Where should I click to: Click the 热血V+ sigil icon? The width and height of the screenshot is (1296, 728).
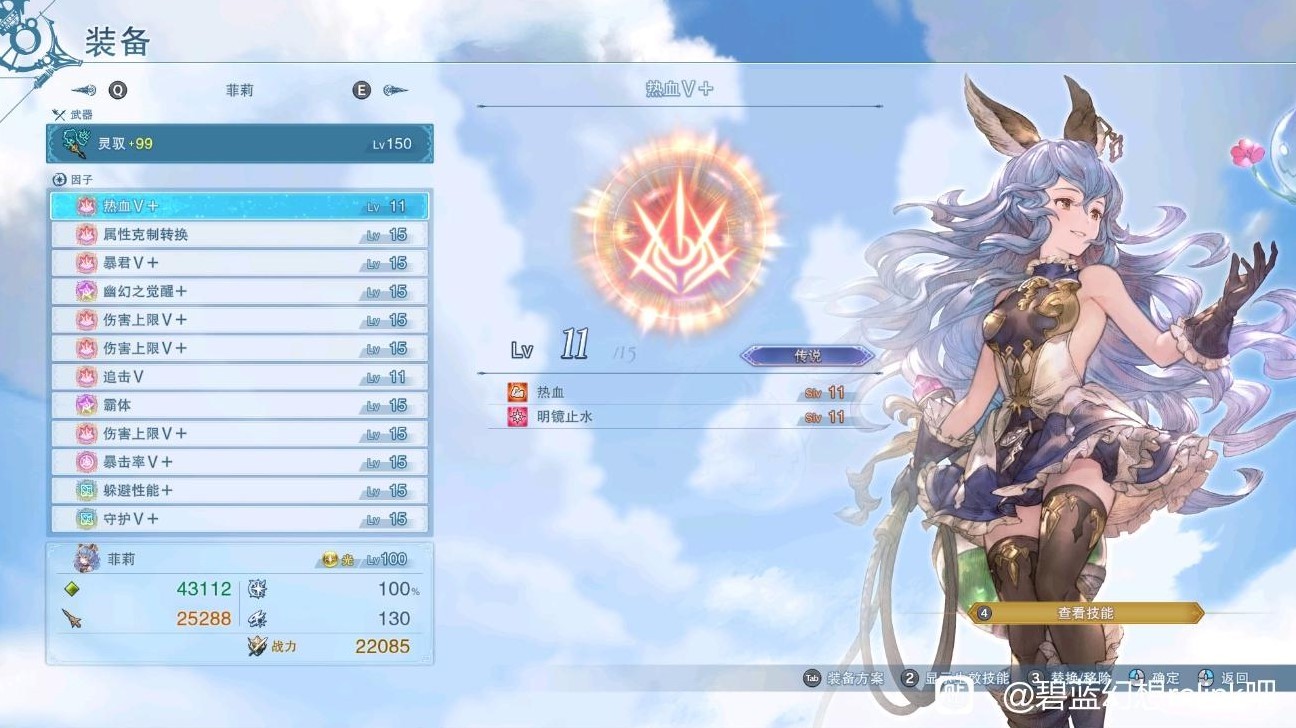(x=87, y=204)
